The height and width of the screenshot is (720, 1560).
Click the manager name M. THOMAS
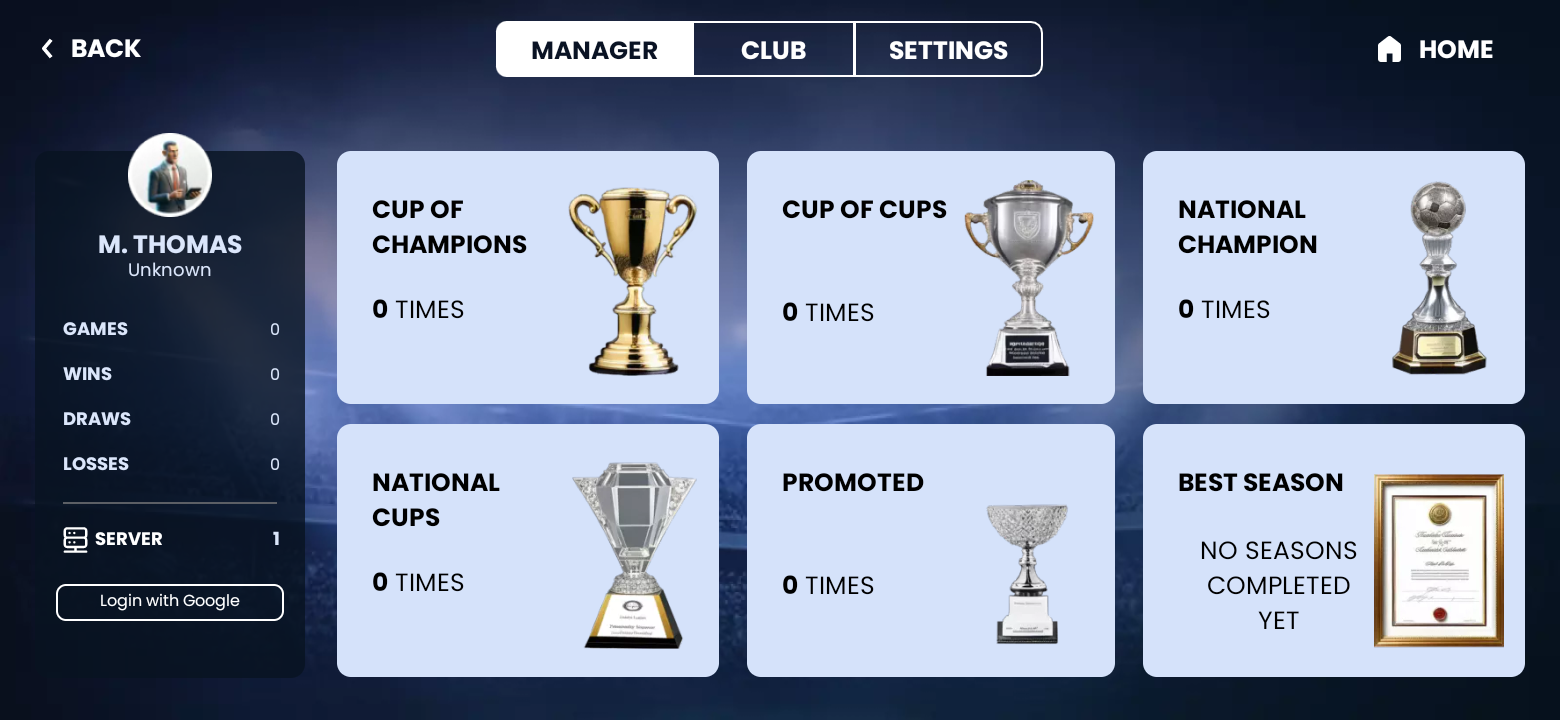click(169, 244)
